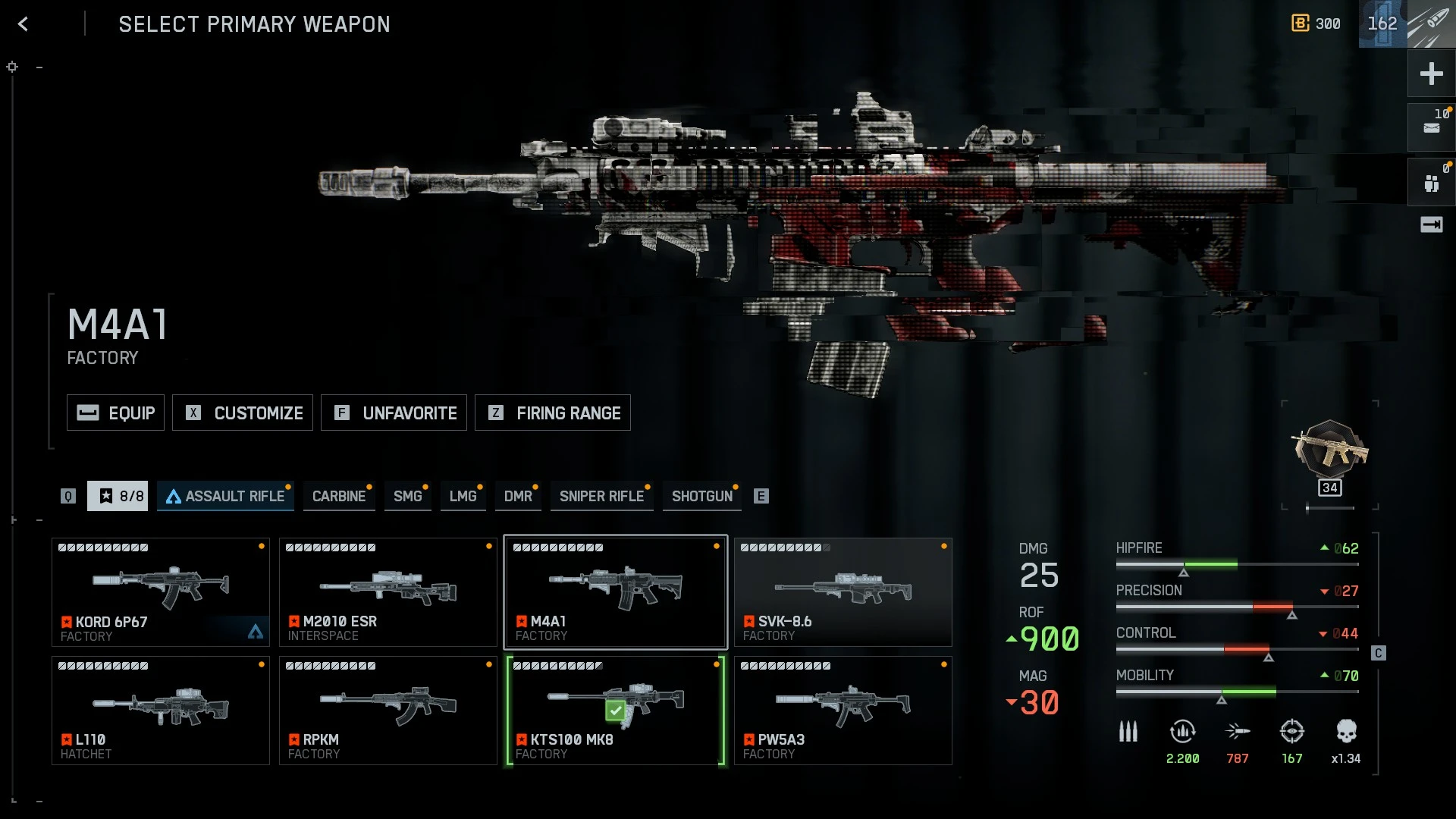Choose the KORD 6P67 weapon tile
Screen dimensions: 1456x819
[161, 592]
